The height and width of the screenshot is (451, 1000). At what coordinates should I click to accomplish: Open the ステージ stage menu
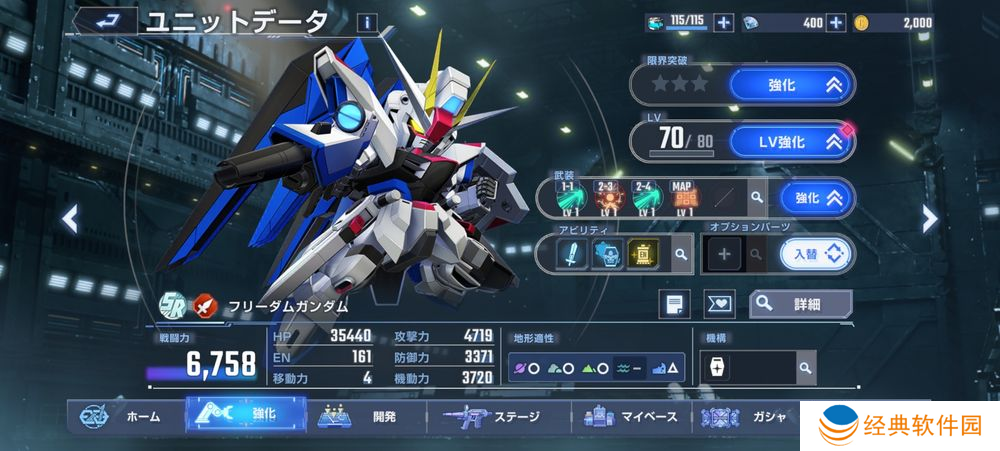pyautogui.click(x=498, y=416)
